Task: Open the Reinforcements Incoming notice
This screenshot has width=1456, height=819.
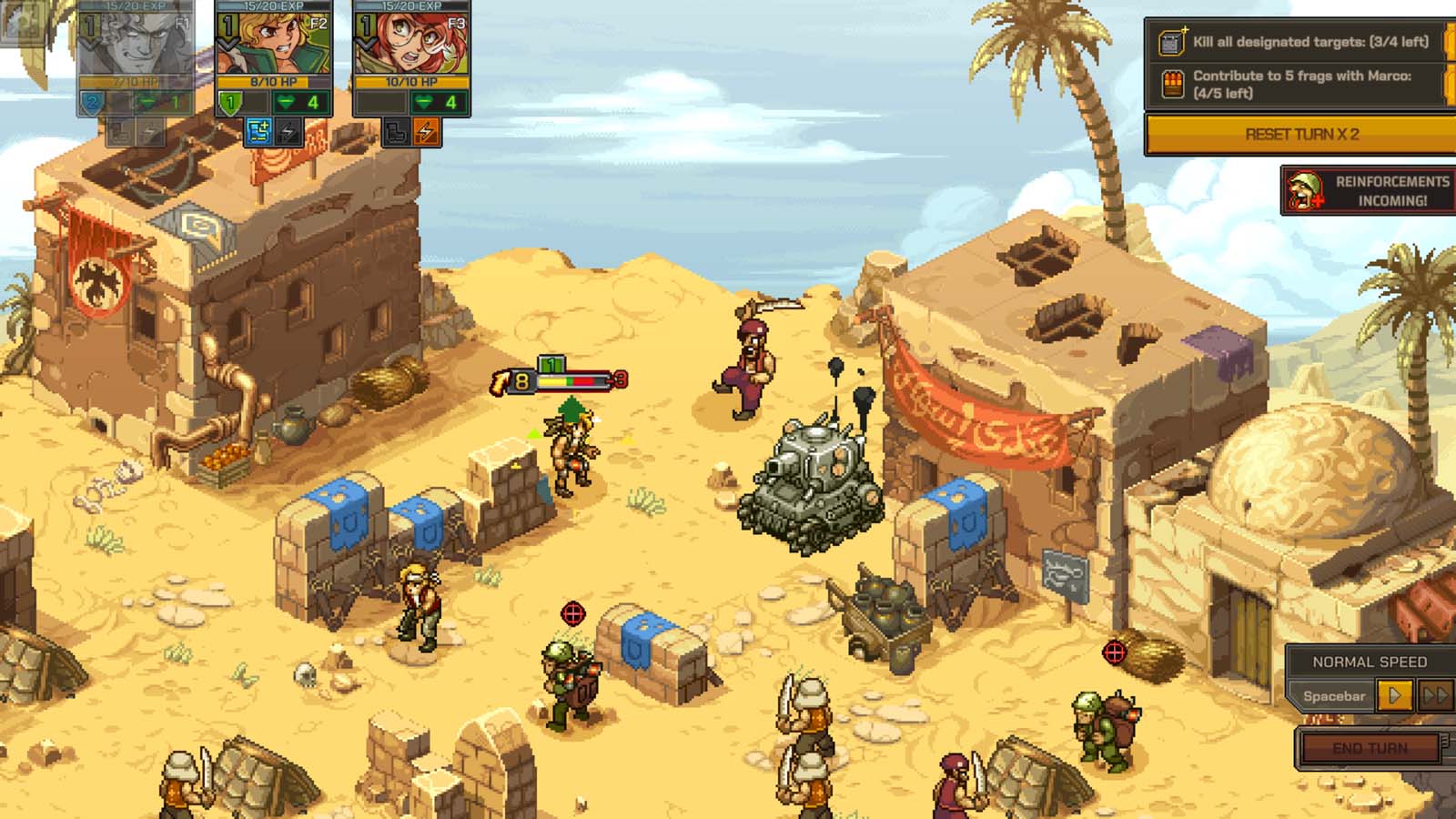Action: click(x=1369, y=190)
